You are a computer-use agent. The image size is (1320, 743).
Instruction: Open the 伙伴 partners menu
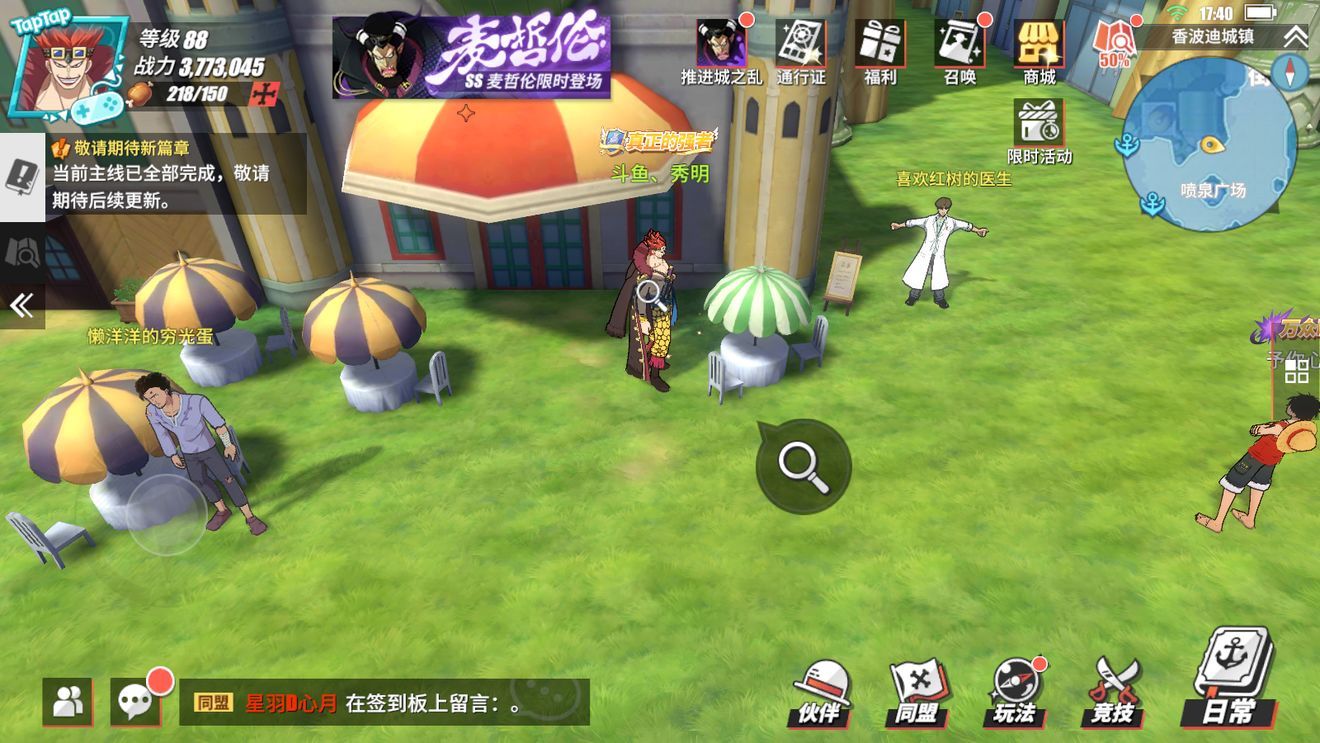822,692
